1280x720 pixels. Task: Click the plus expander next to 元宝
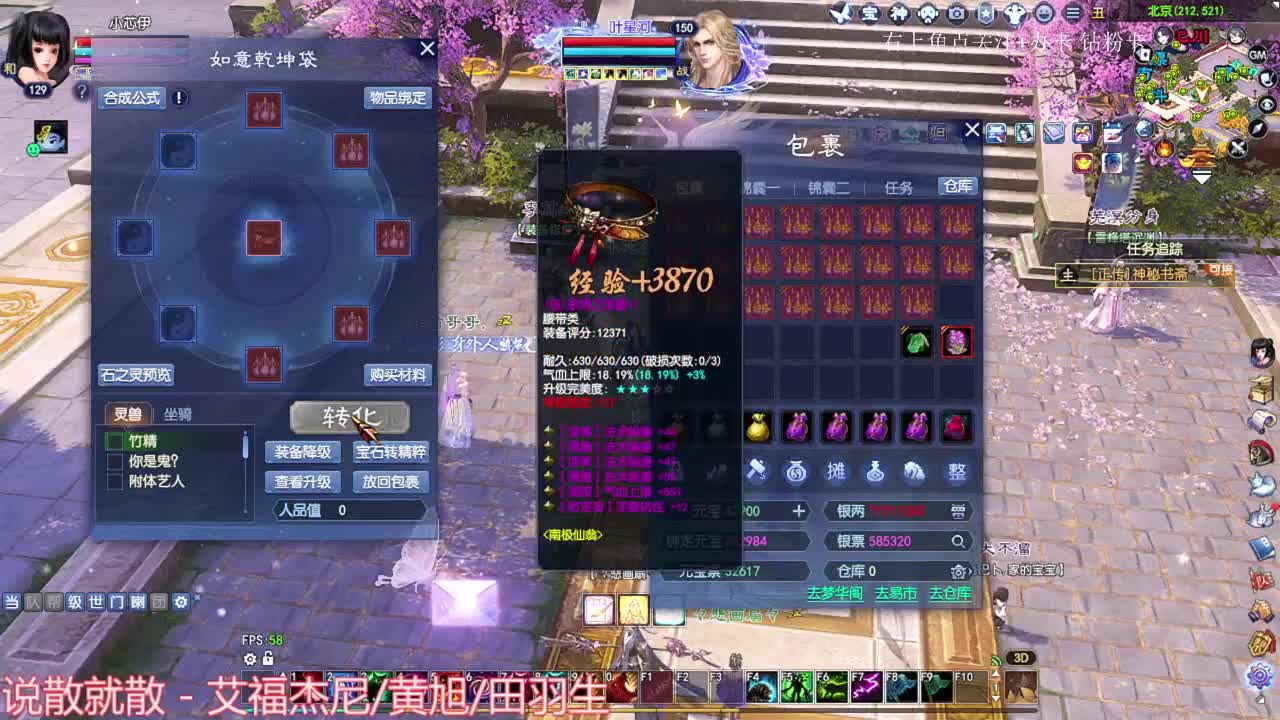coord(800,511)
